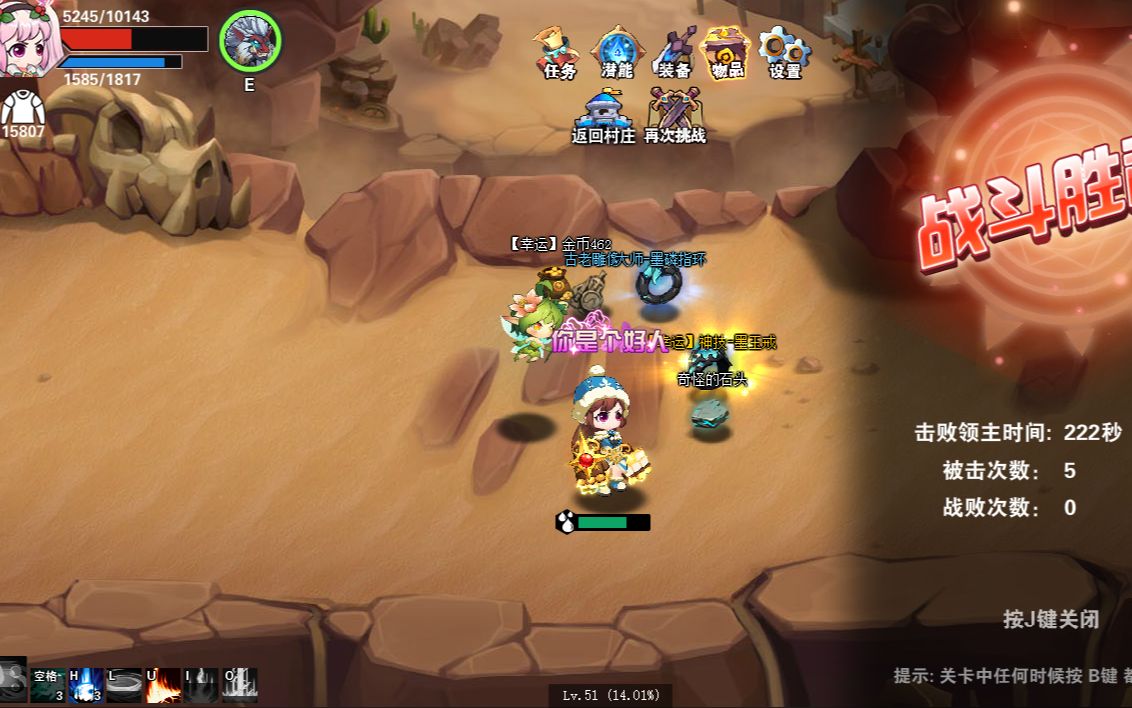The image size is (1132, 708).
Task: Activate the 空格 dash skill slot
Action: click(x=47, y=685)
